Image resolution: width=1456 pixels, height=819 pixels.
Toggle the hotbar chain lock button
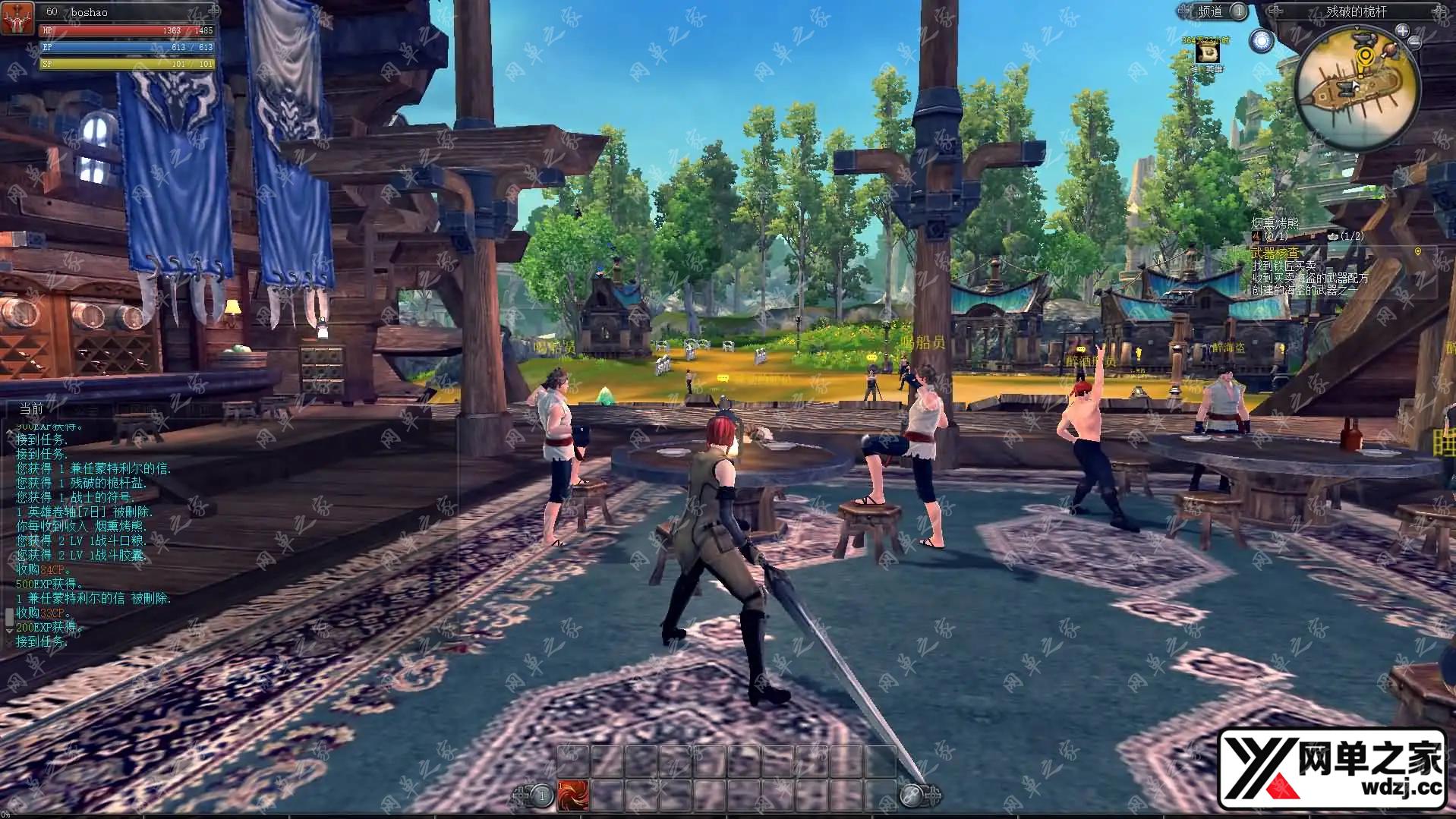pyautogui.click(x=911, y=795)
